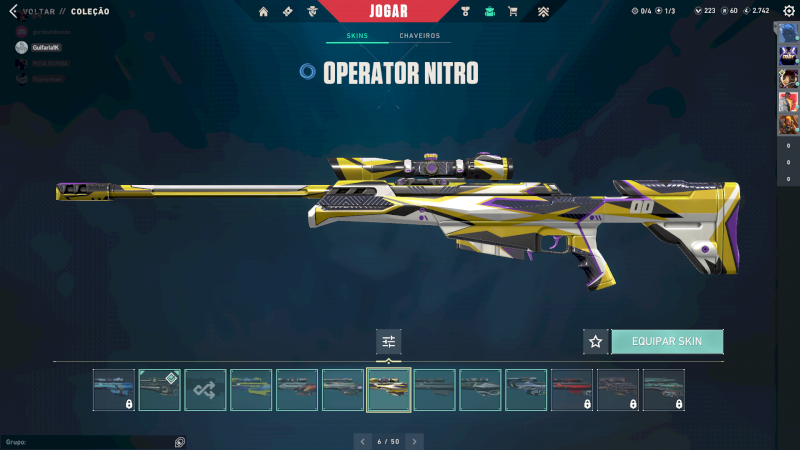Select the highlighted Nitro Operator thumbnail
This screenshot has height=450, width=800.
coord(389,390)
